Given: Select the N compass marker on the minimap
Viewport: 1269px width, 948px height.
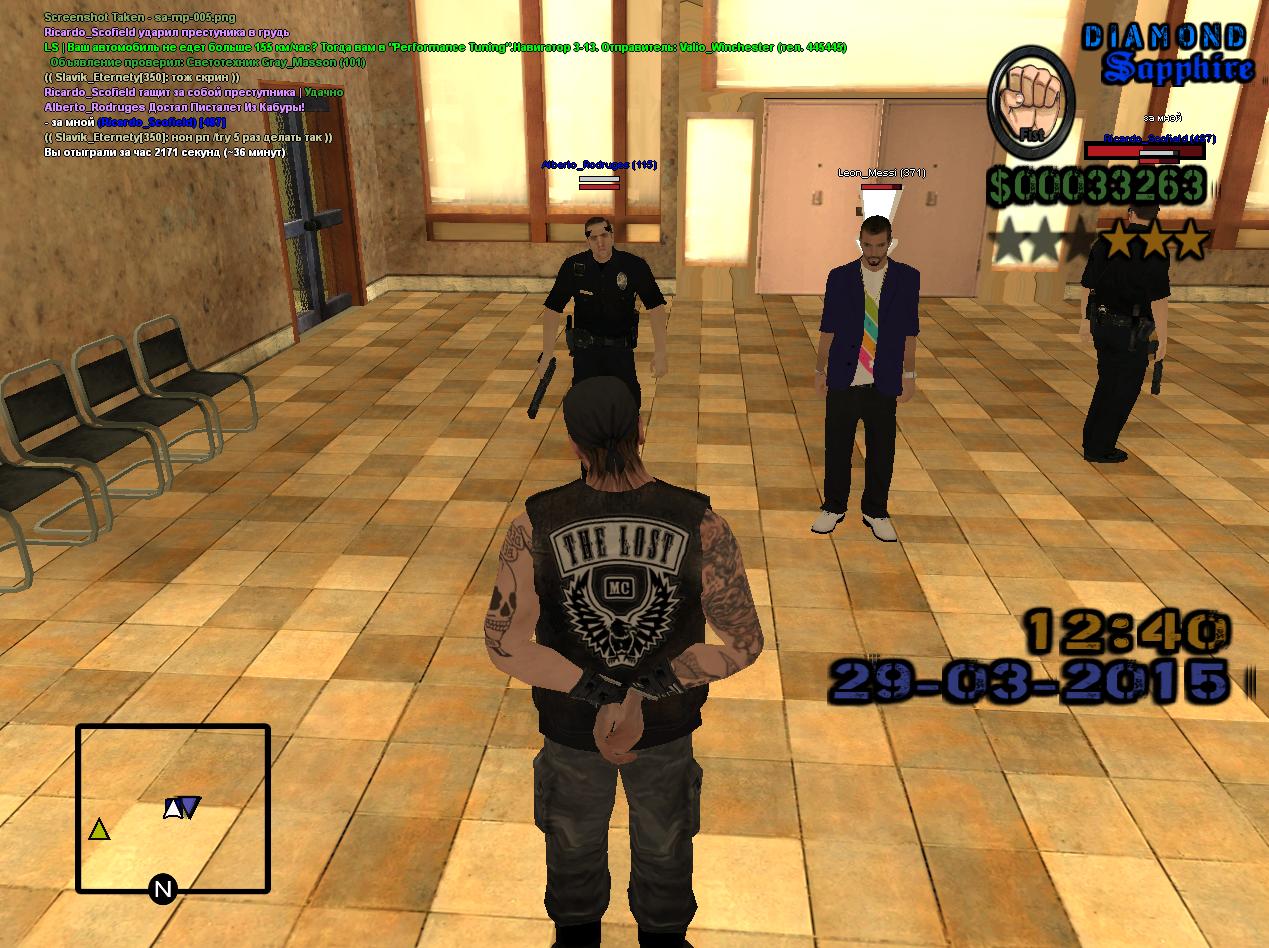Looking at the screenshot, I should [x=163, y=889].
